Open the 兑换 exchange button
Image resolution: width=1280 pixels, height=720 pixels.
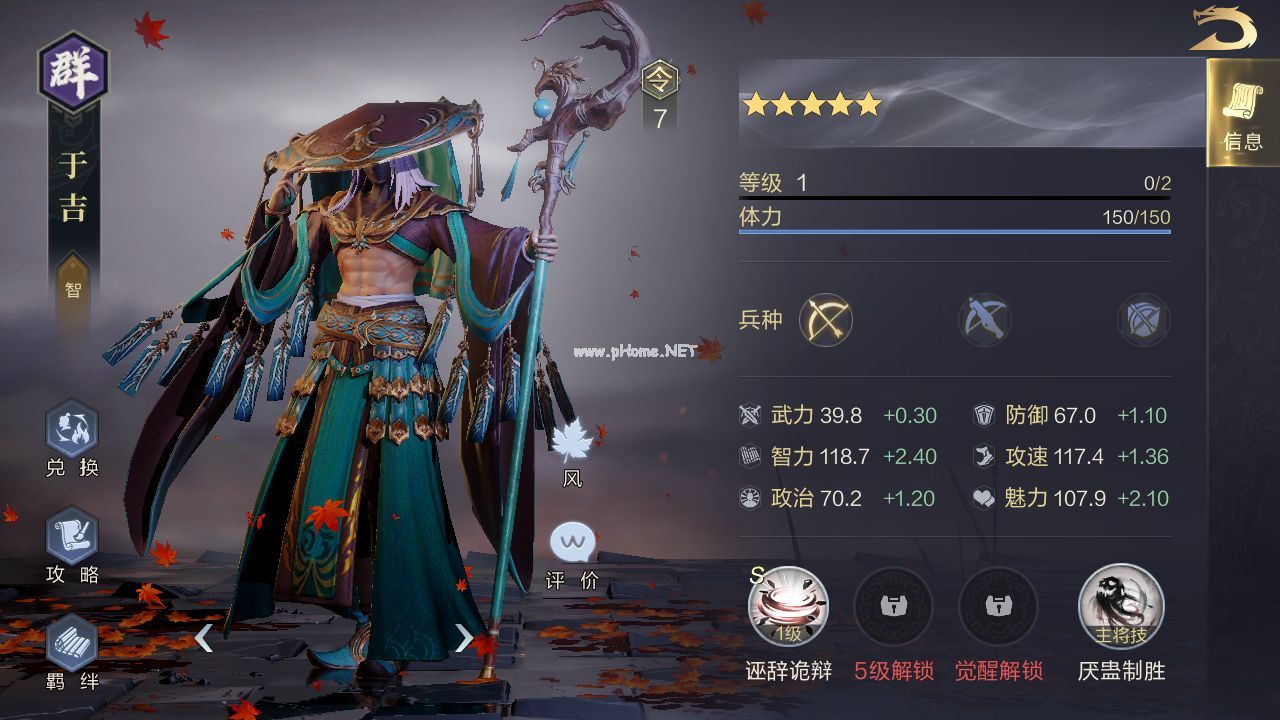(x=72, y=430)
